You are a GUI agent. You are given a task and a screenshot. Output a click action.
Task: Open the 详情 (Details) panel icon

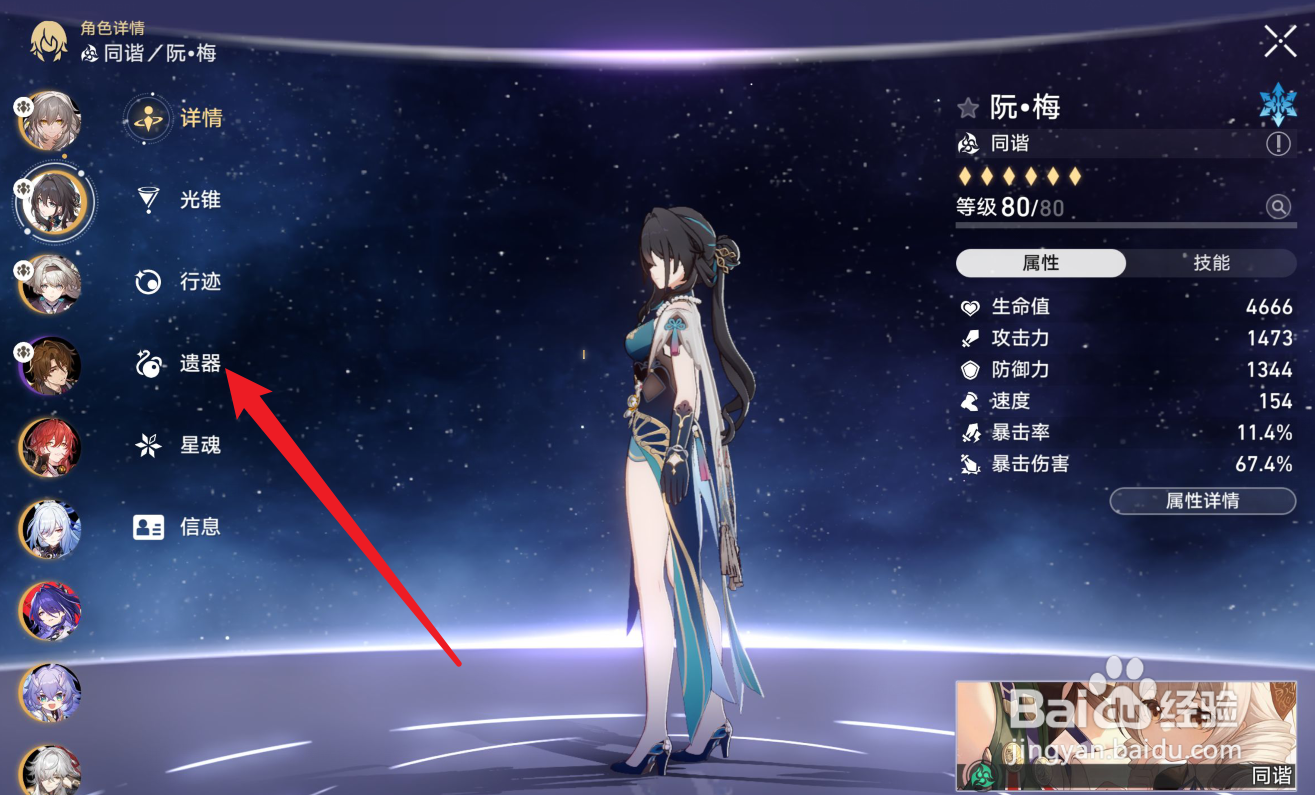point(148,117)
